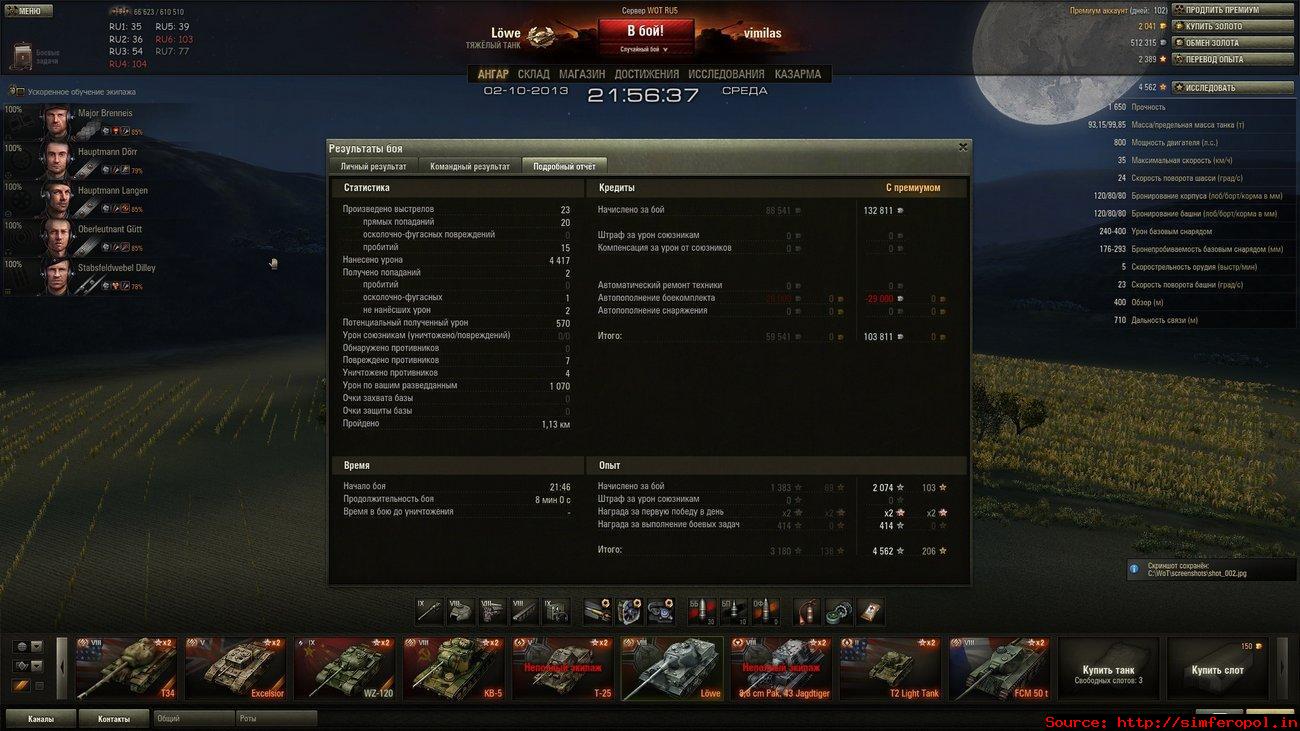Image resolution: width=1300 pixels, height=731 pixels.
Task: Click Продлить премиум button
Action: (1231, 10)
